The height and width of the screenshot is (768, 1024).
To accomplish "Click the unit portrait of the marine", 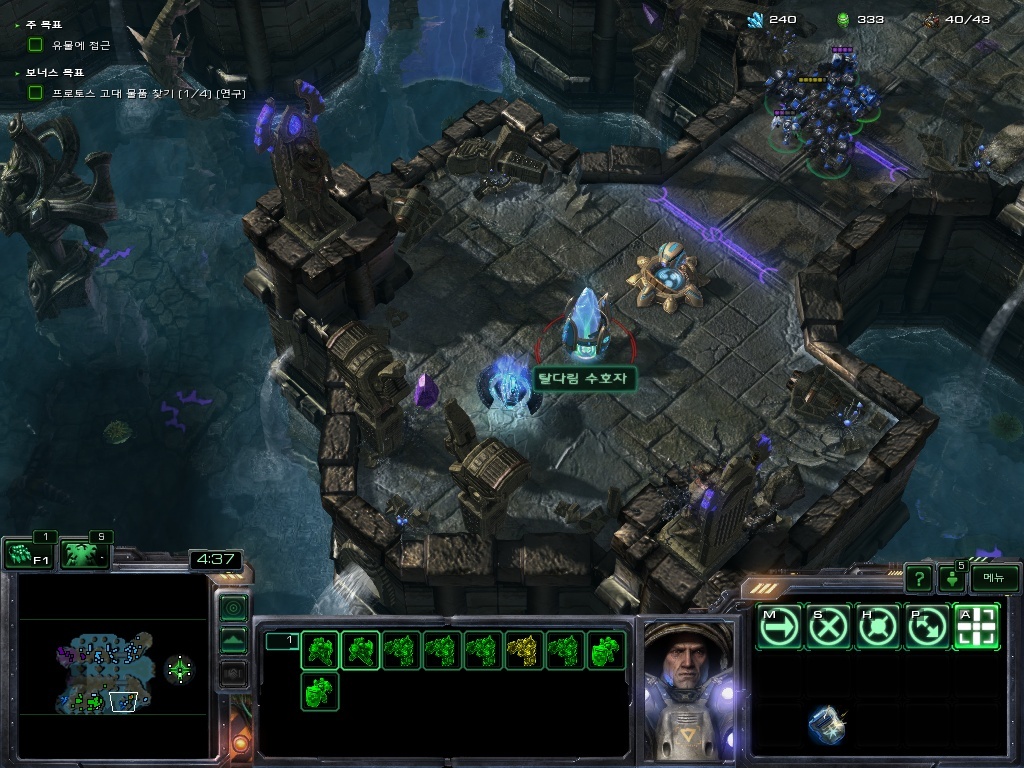I will click(687, 690).
